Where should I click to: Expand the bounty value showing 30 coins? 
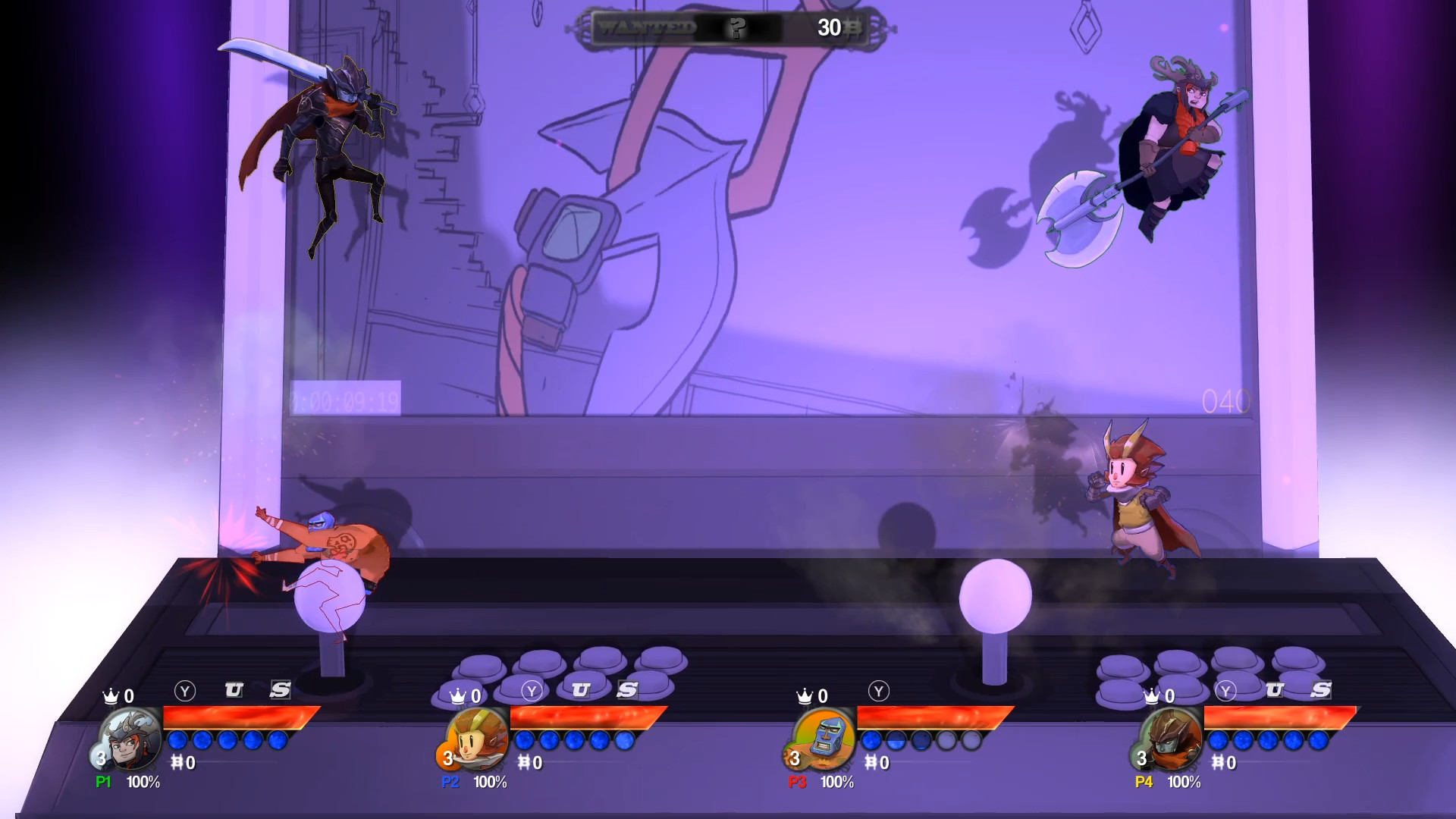pos(829,28)
